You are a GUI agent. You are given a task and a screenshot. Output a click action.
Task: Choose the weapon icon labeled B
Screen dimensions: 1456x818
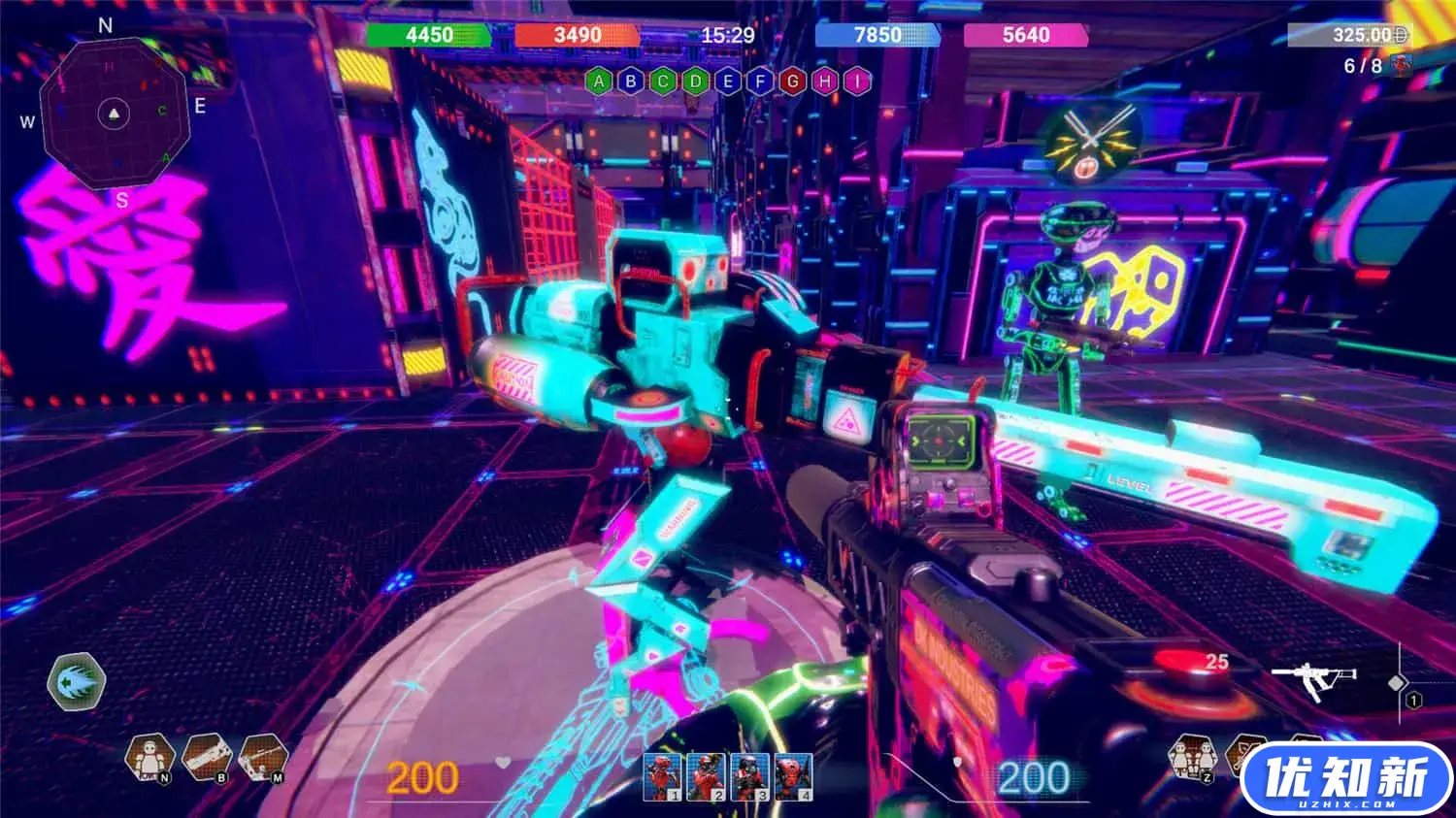[x=206, y=756]
